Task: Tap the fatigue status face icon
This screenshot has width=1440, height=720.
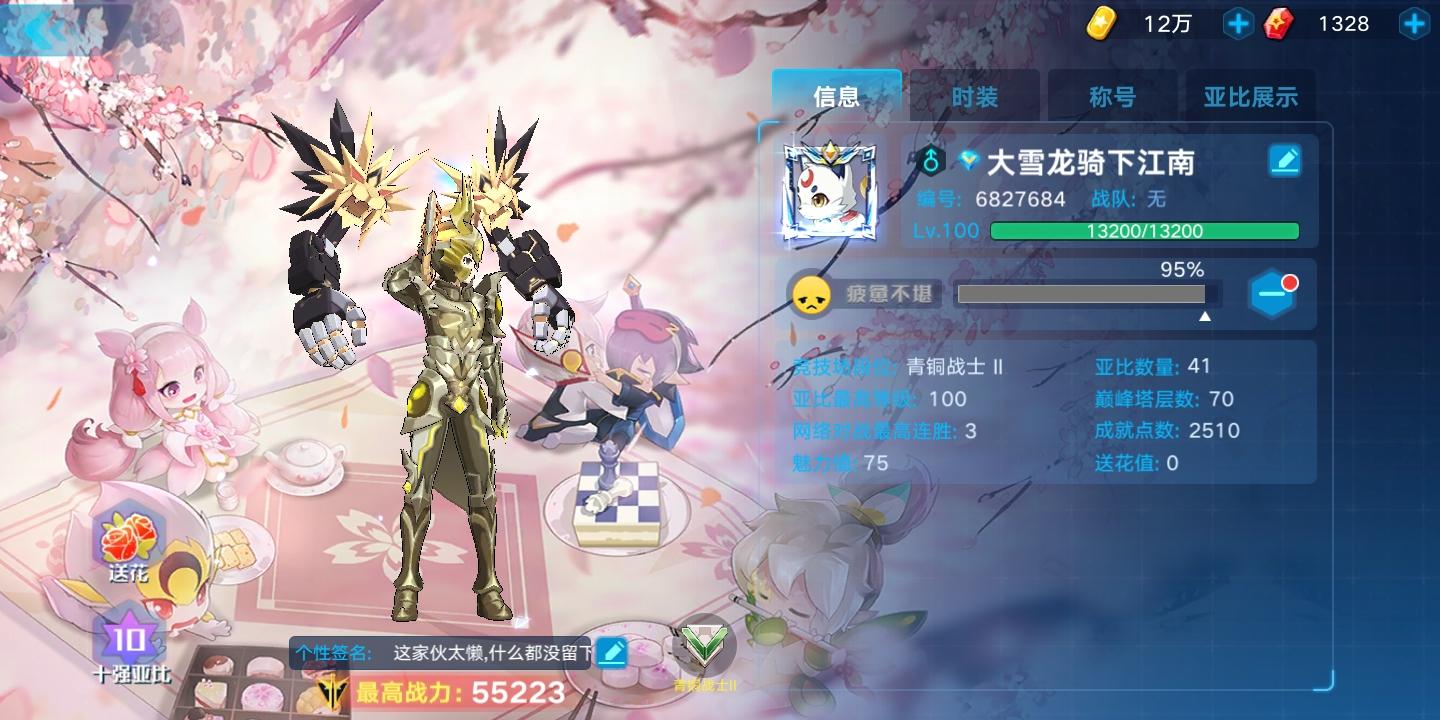Action: pyautogui.click(x=812, y=295)
